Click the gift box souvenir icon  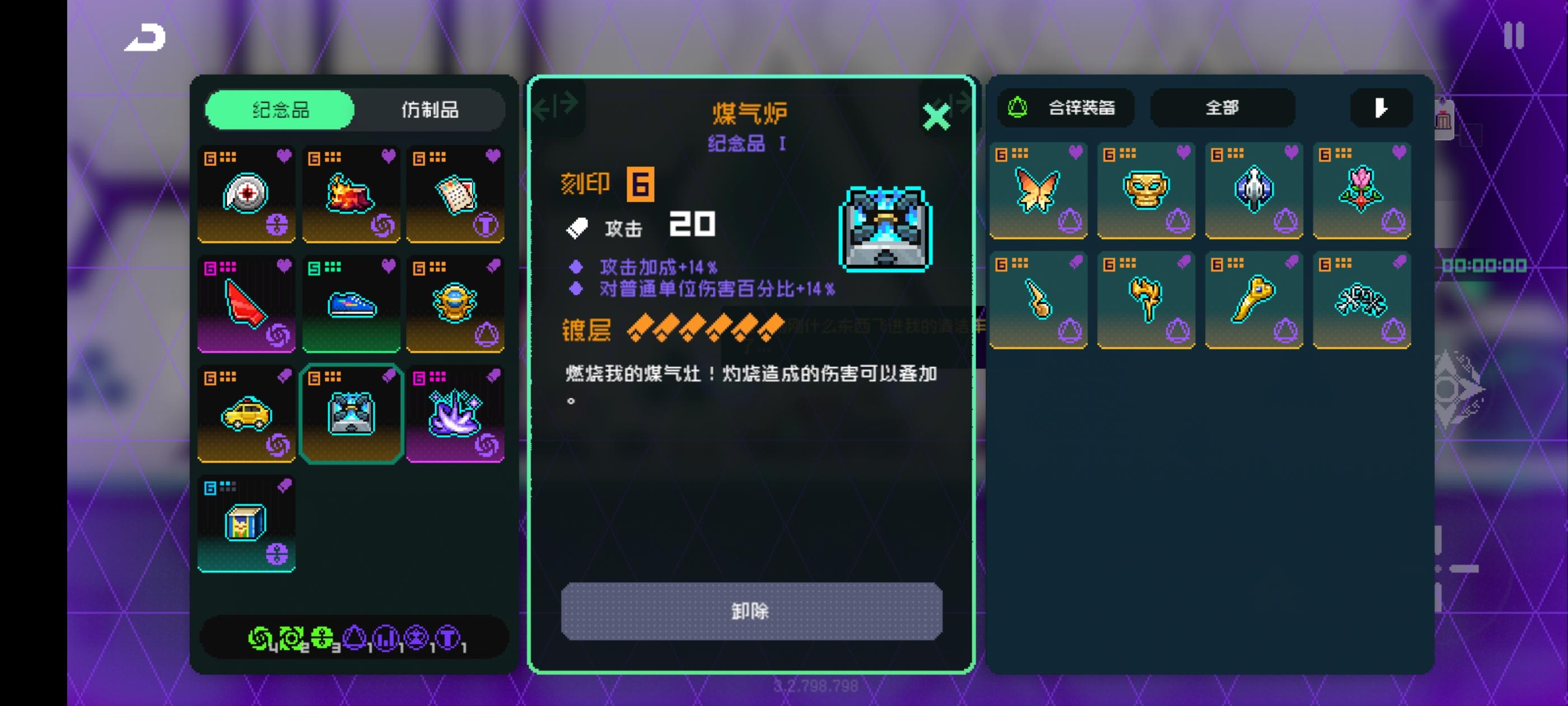pos(246,523)
